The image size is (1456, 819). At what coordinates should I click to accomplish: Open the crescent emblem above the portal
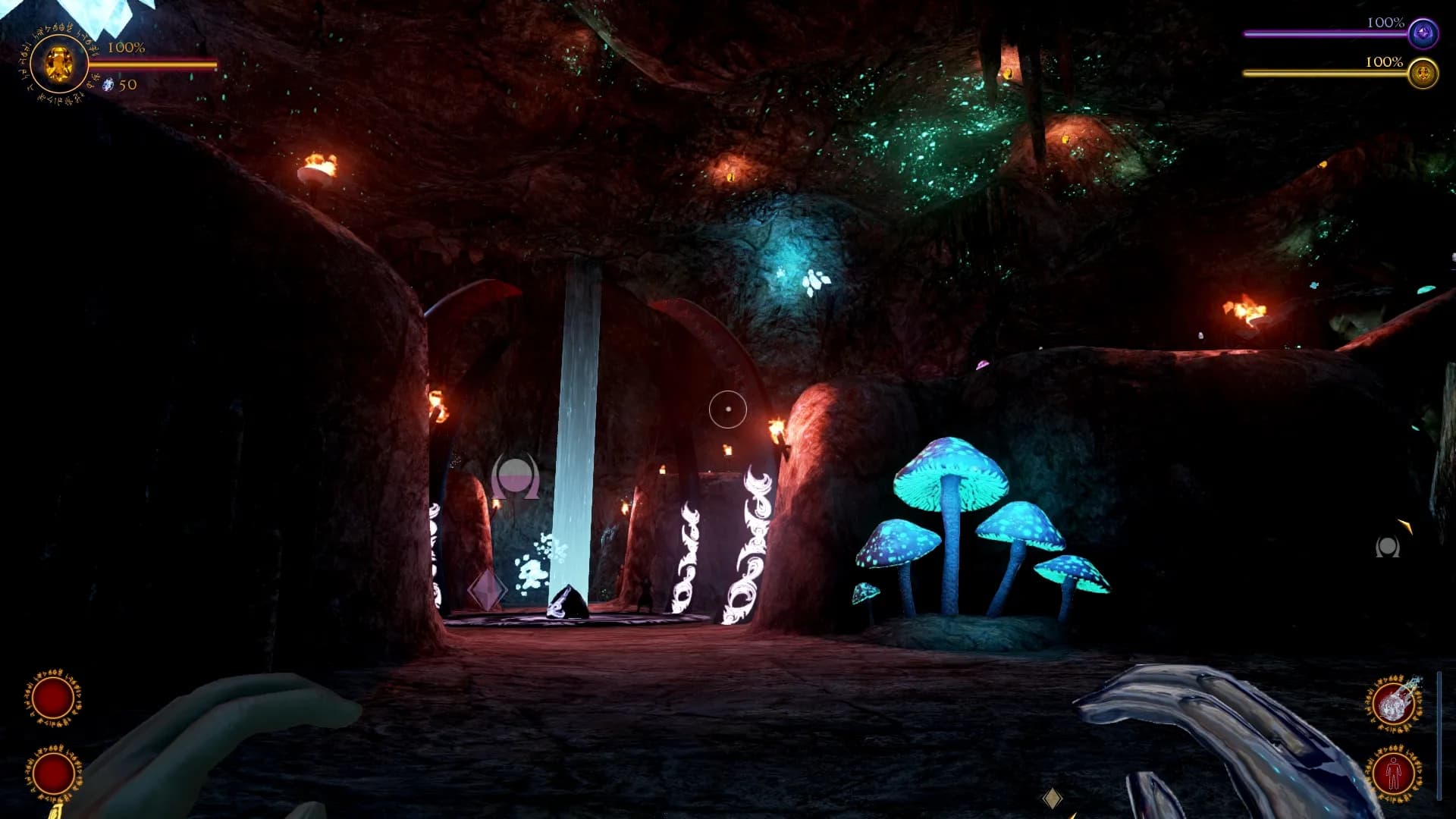click(x=516, y=473)
